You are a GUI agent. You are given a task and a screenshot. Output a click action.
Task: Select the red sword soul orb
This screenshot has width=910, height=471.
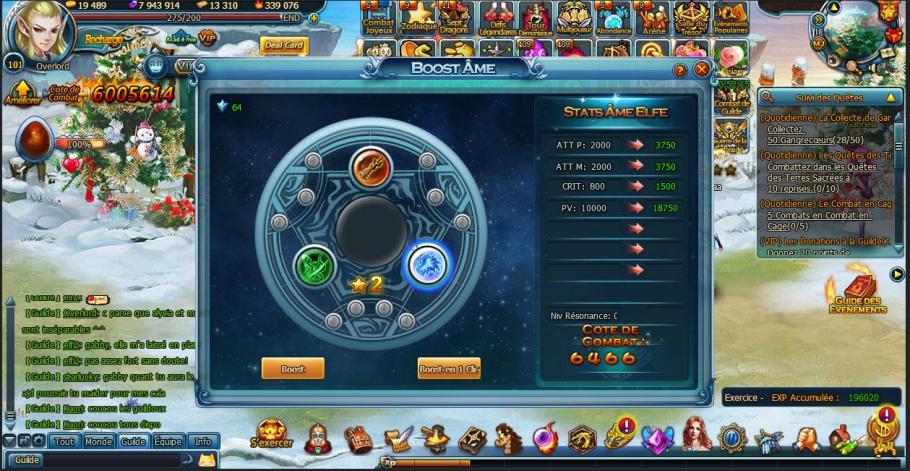coord(370,167)
